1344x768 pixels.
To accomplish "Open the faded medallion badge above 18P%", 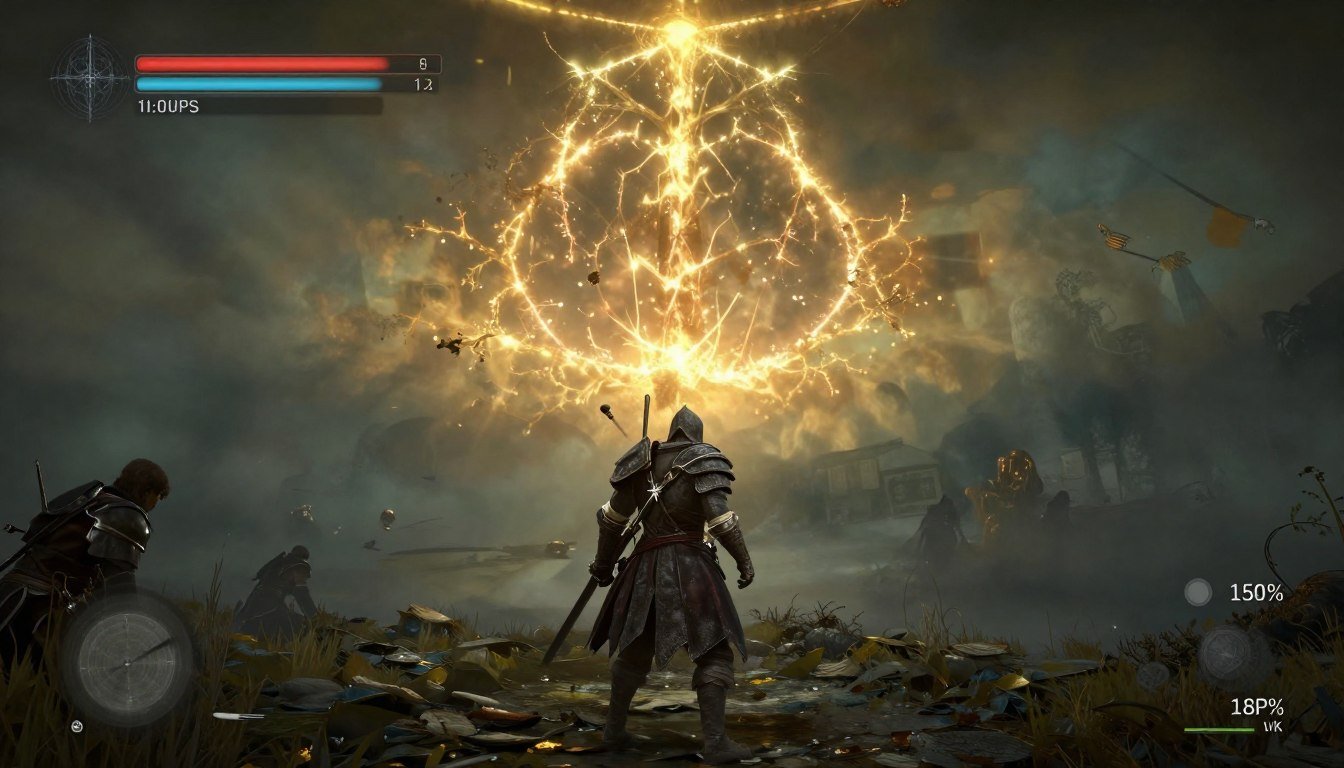I will pos(1222,650).
